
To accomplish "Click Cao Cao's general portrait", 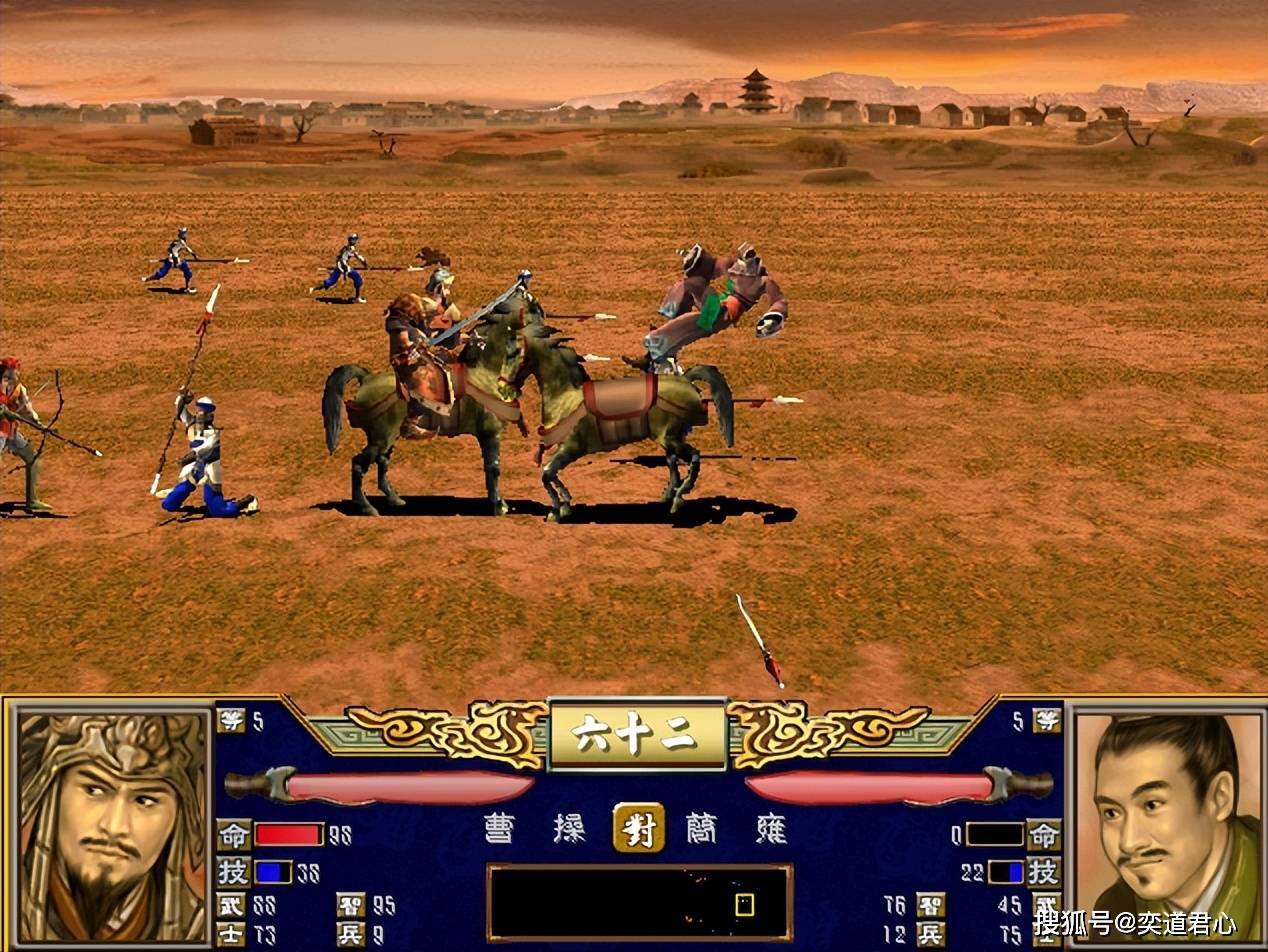I will (x=110, y=825).
